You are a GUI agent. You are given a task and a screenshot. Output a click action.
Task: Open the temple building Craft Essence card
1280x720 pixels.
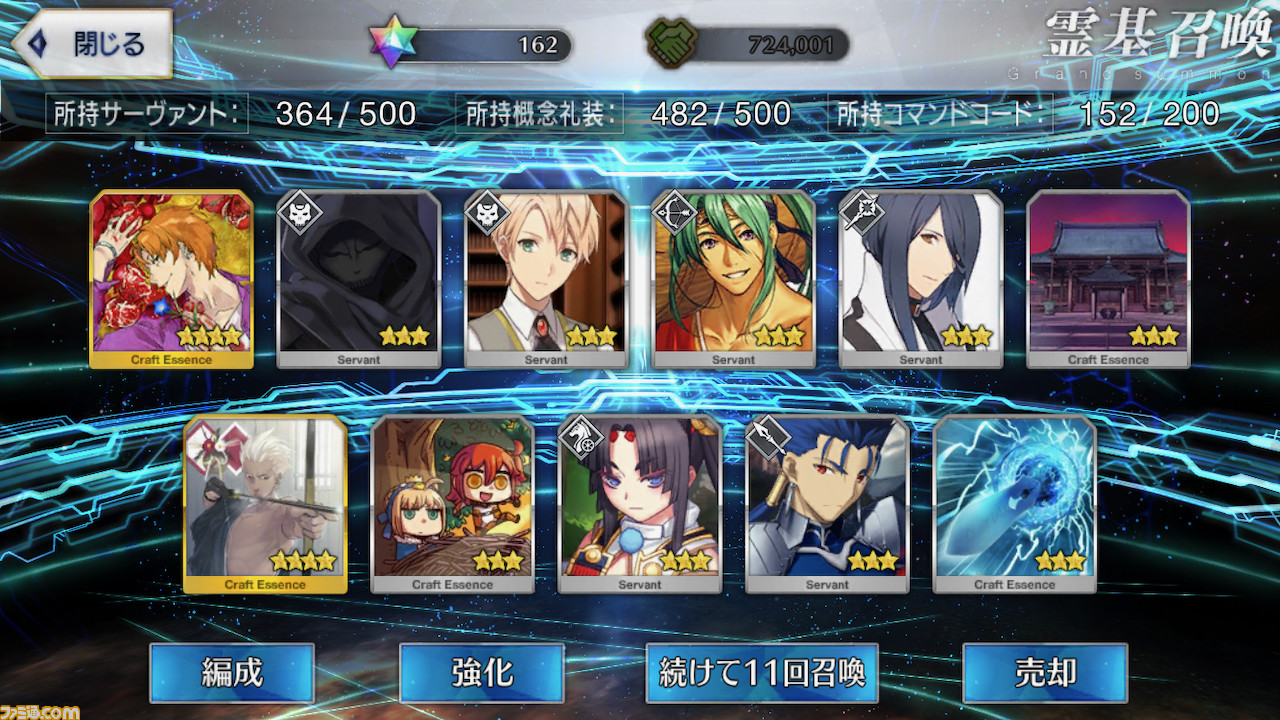click(1108, 278)
